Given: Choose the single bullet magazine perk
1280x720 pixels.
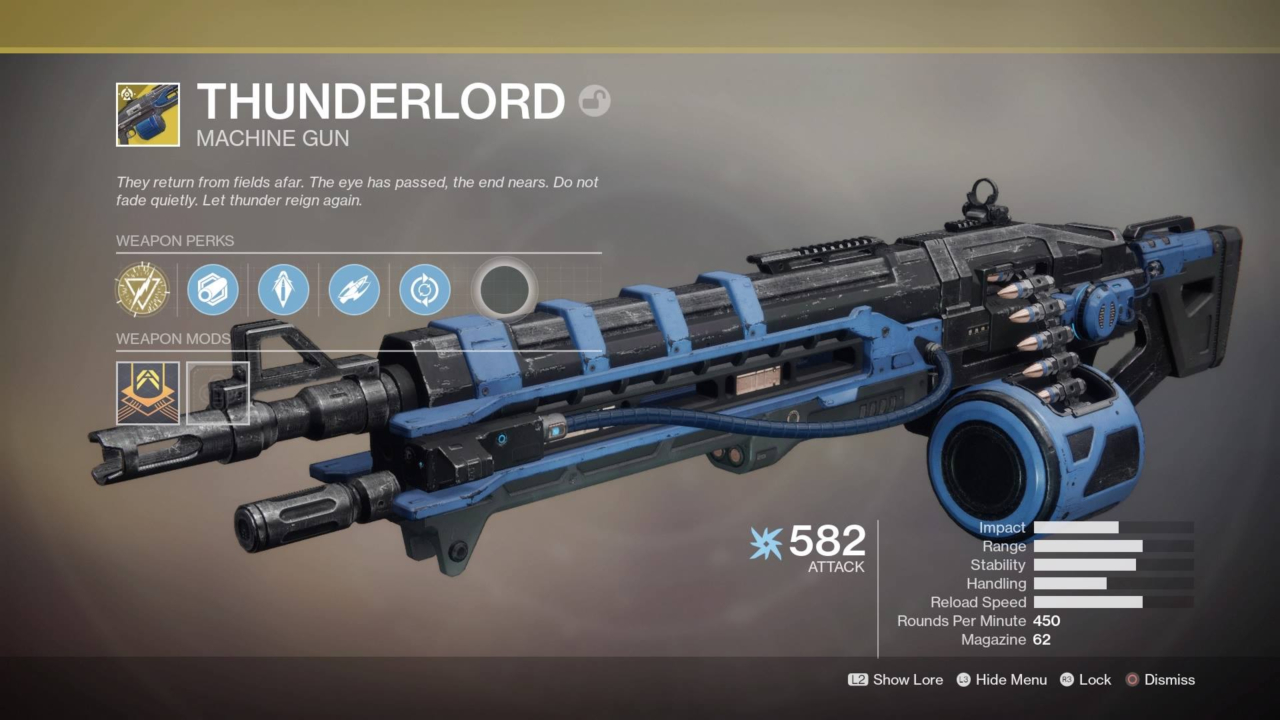Looking at the screenshot, I should (x=283, y=290).
